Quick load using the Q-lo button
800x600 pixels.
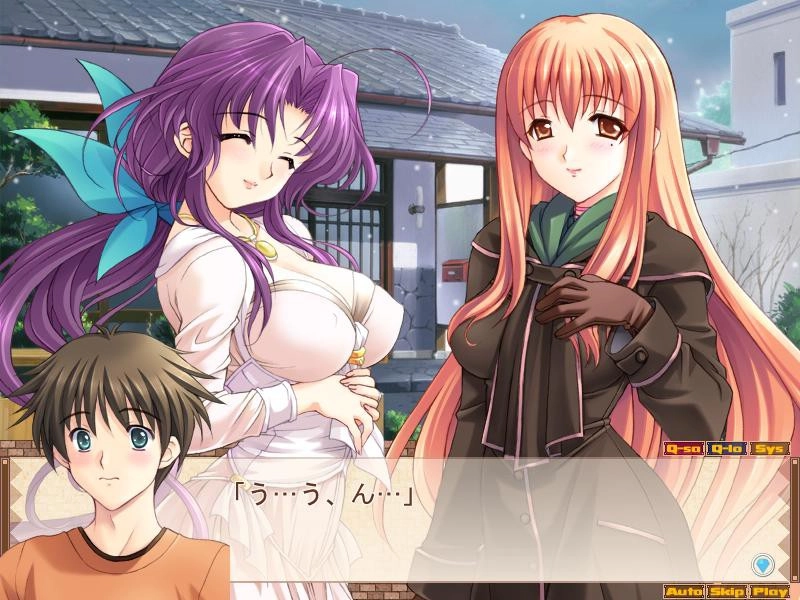click(727, 449)
